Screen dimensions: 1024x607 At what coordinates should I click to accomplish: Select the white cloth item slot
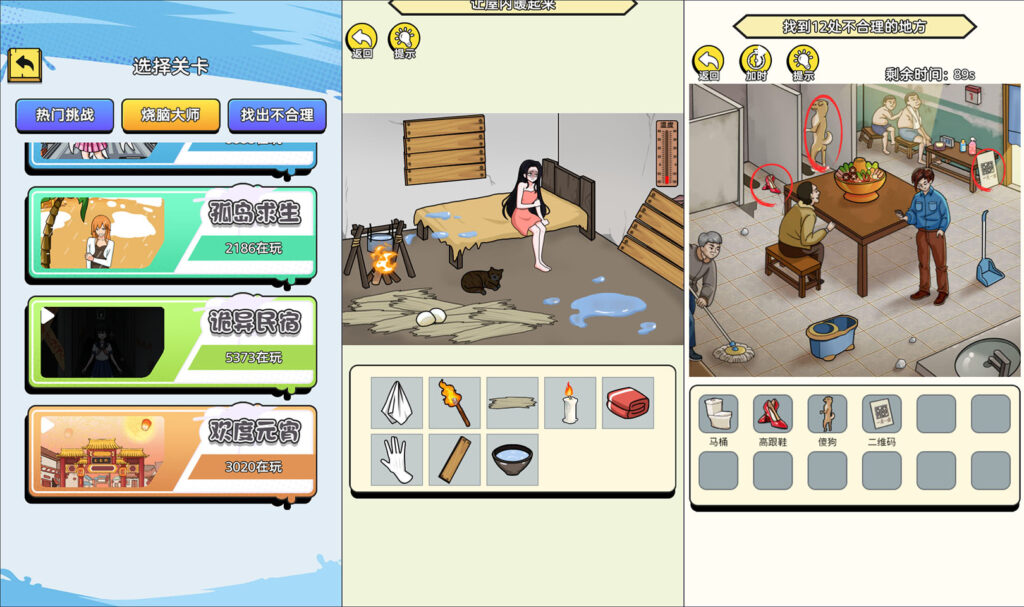pyautogui.click(x=397, y=402)
